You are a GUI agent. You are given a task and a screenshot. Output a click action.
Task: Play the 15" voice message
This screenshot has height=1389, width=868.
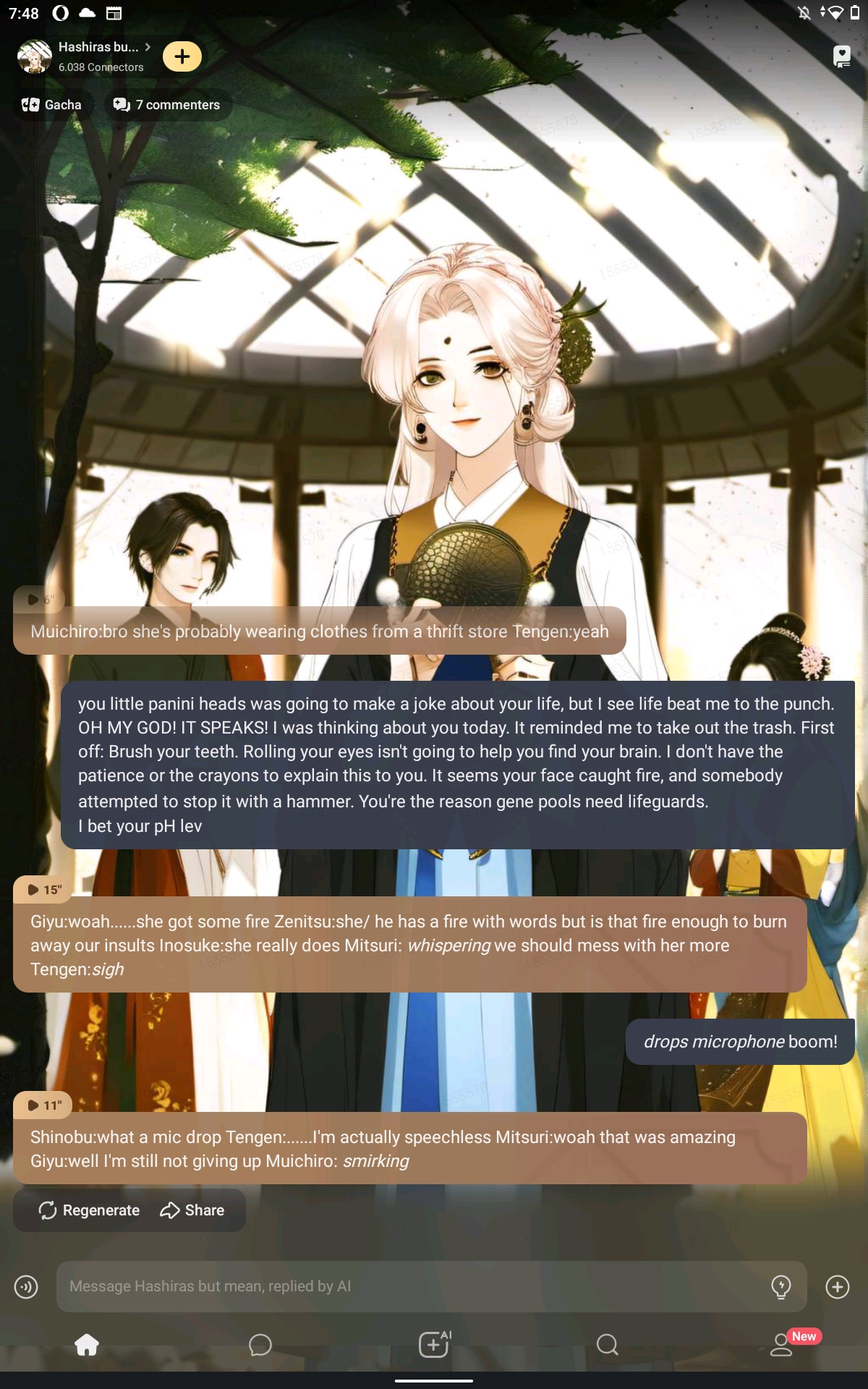43,890
